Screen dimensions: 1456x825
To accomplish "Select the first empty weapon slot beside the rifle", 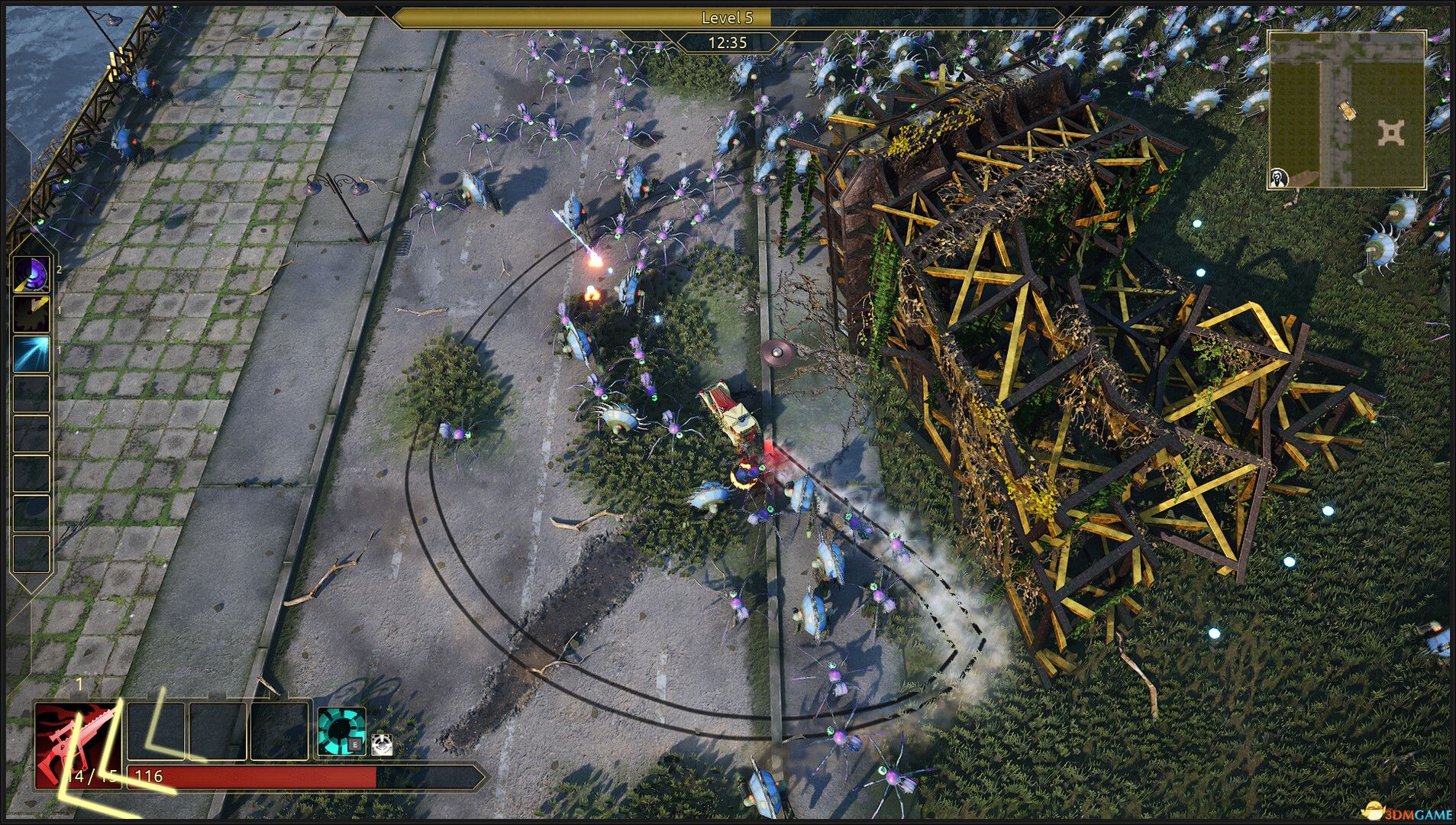I will tap(156, 731).
